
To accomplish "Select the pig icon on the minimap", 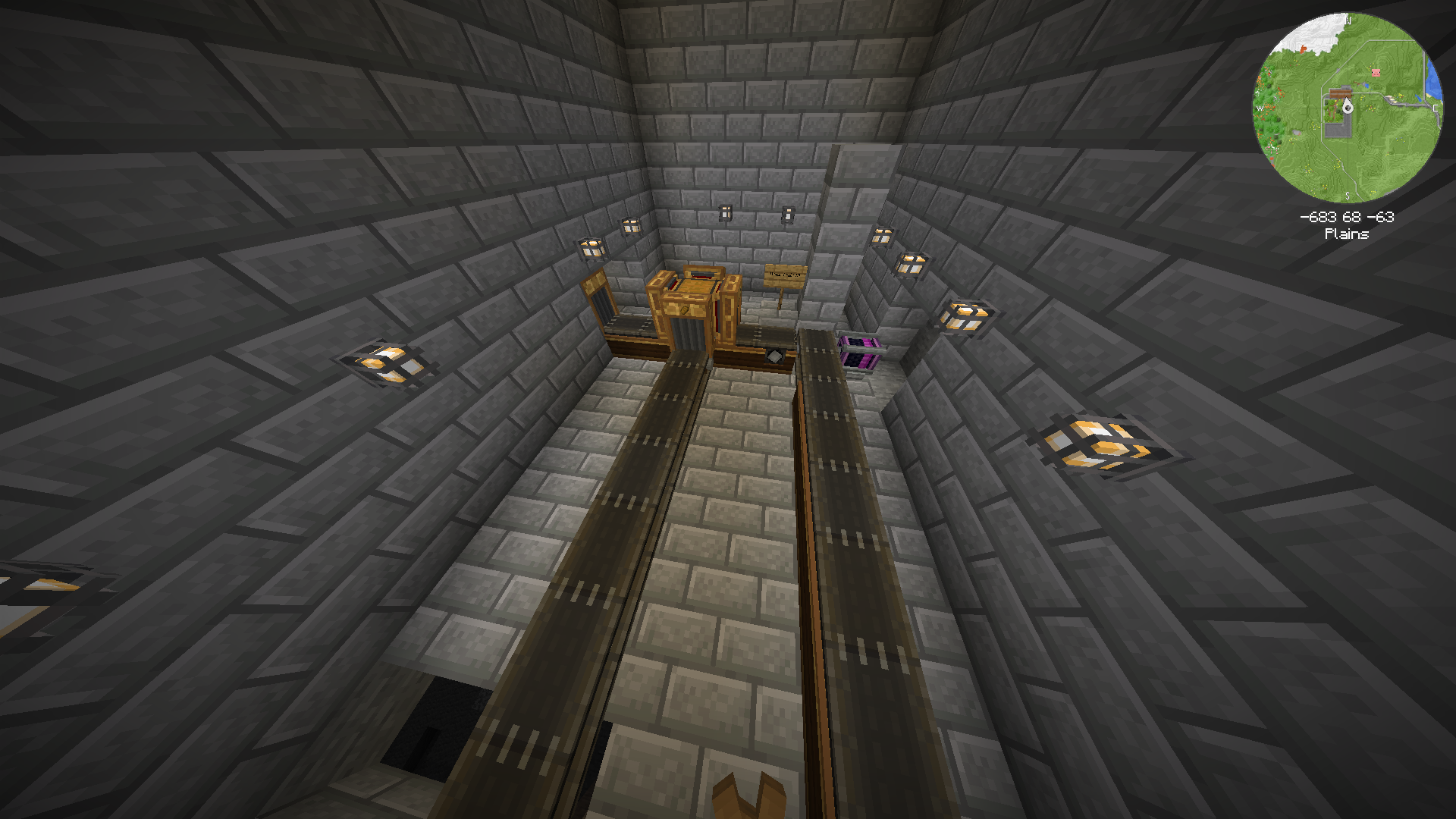I will [1376, 73].
